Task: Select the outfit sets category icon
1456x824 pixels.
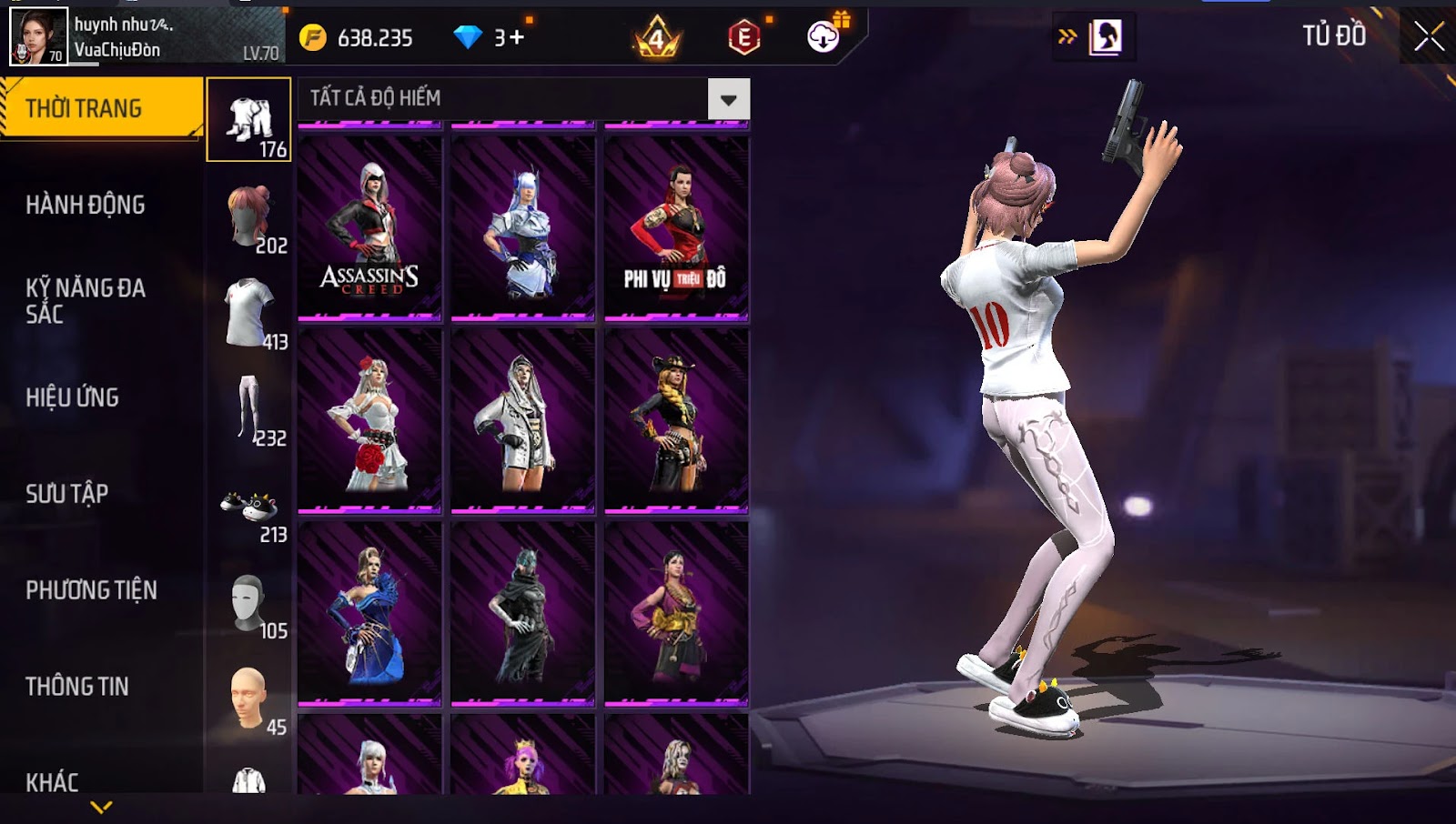Action: point(248,120)
